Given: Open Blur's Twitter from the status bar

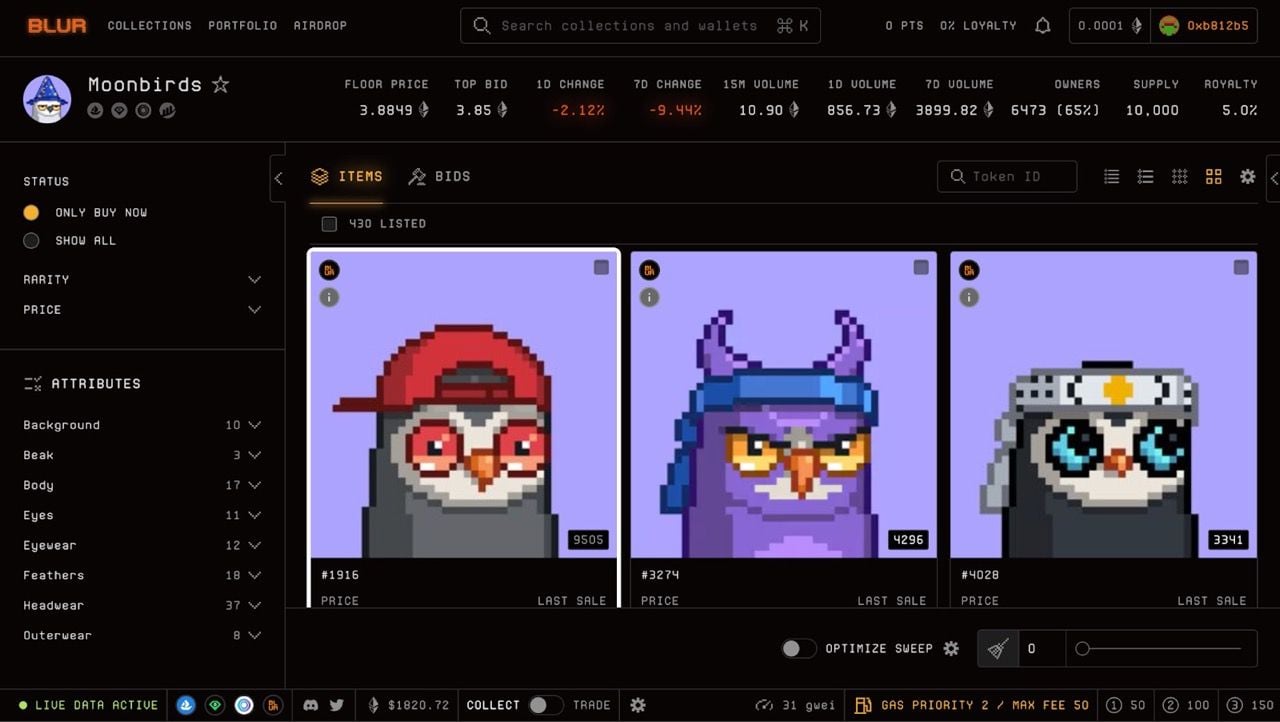Looking at the screenshot, I should coord(337,705).
